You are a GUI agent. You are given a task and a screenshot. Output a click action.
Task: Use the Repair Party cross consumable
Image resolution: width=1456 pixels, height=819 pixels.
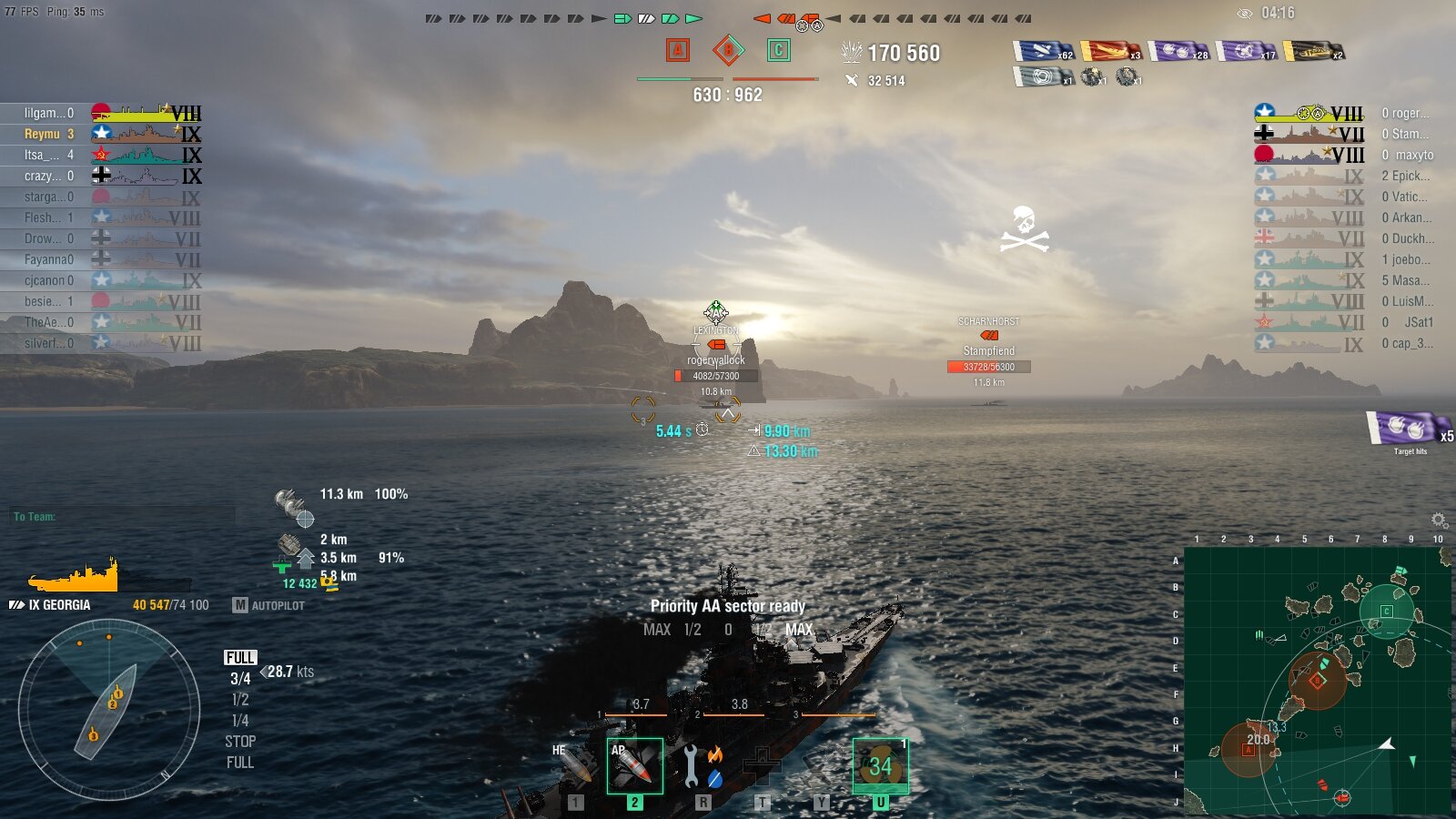pyautogui.click(x=762, y=765)
